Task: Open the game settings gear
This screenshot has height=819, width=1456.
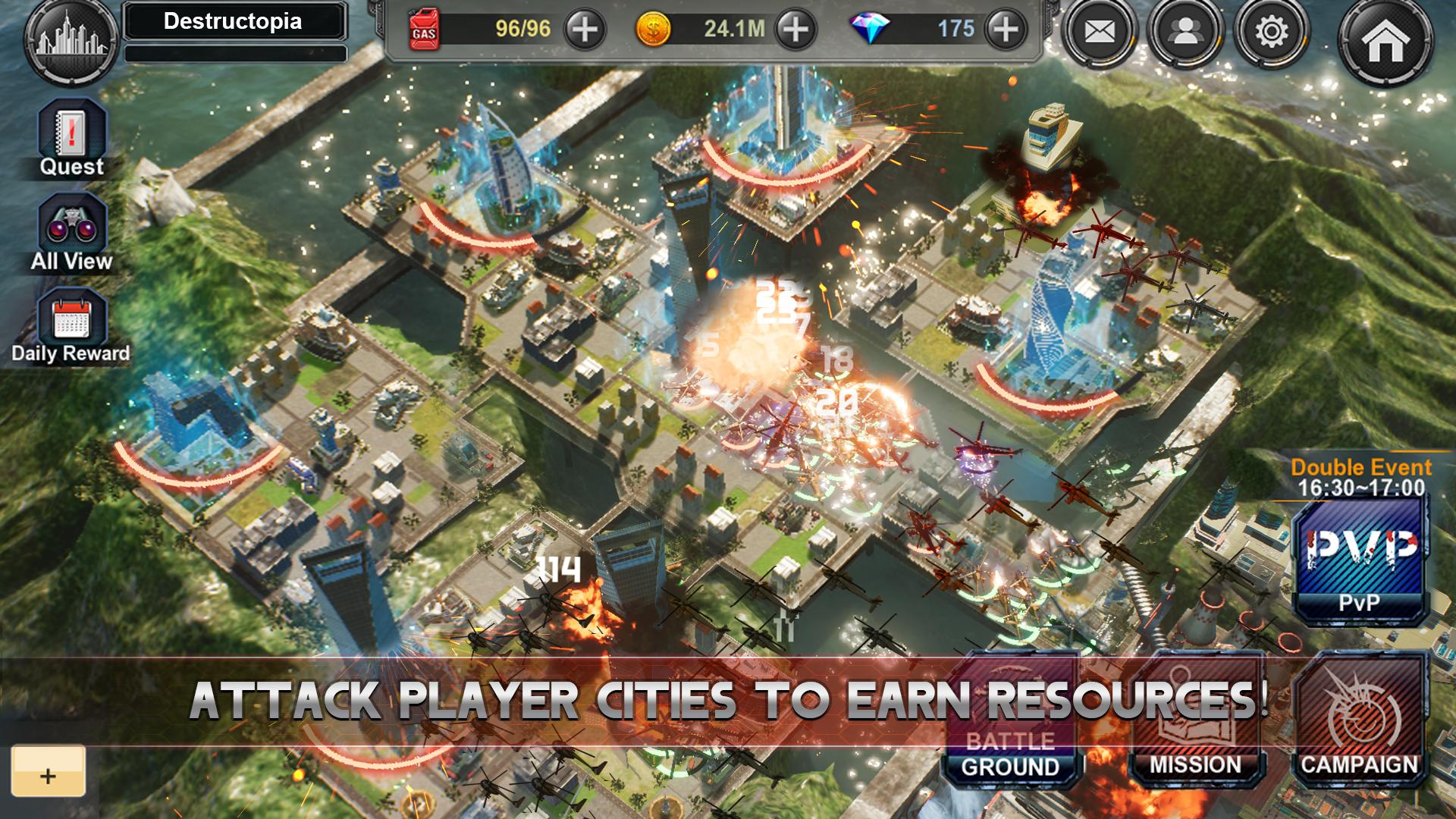Action: click(1272, 30)
